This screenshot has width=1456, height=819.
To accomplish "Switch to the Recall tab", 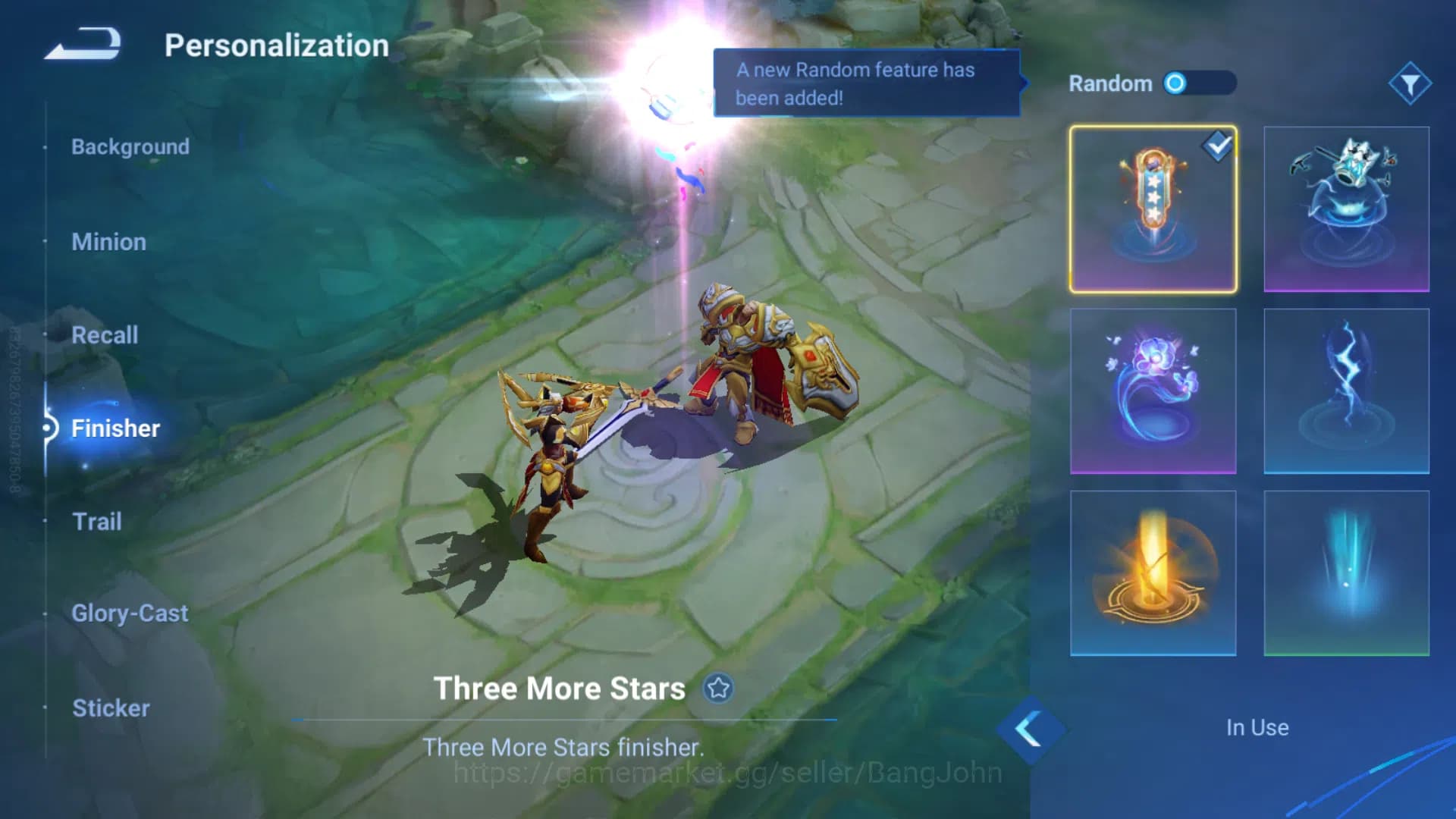I will [105, 334].
